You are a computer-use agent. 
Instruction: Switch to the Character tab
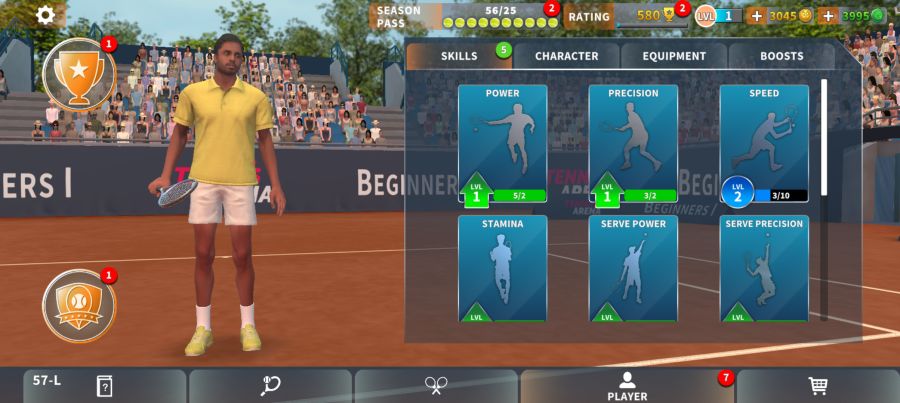(566, 56)
